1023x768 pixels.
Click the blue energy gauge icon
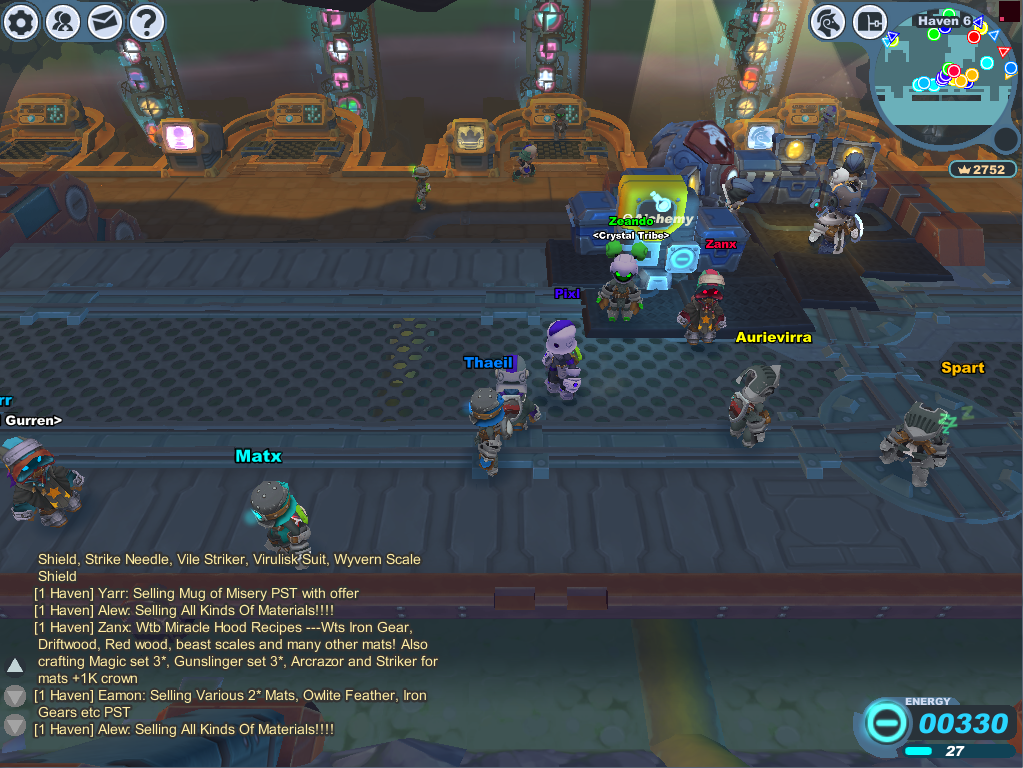pos(887,722)
